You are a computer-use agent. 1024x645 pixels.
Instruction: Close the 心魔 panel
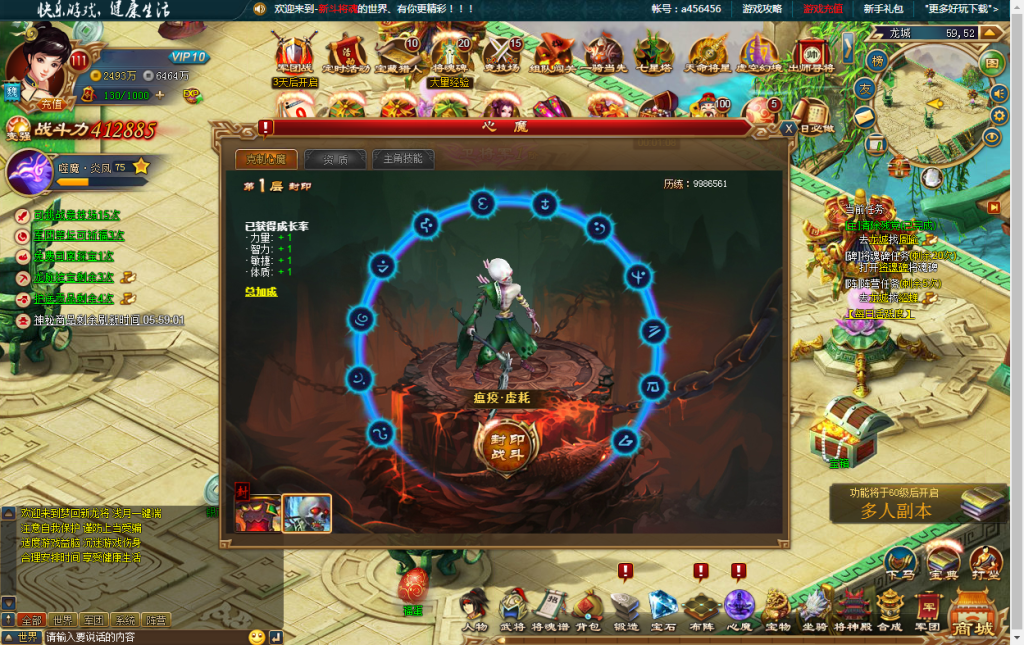(x=789, y=129)
